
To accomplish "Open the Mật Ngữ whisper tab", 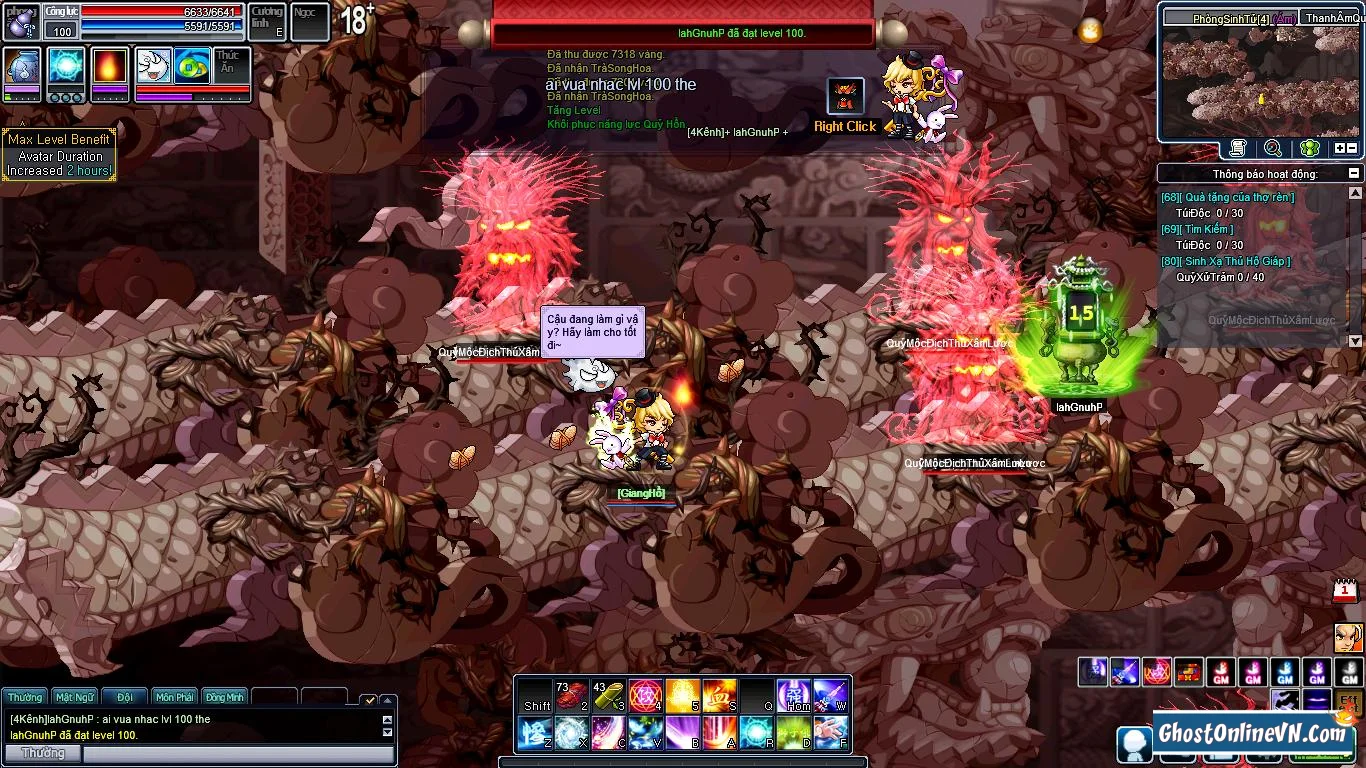I will click(75, 697).
